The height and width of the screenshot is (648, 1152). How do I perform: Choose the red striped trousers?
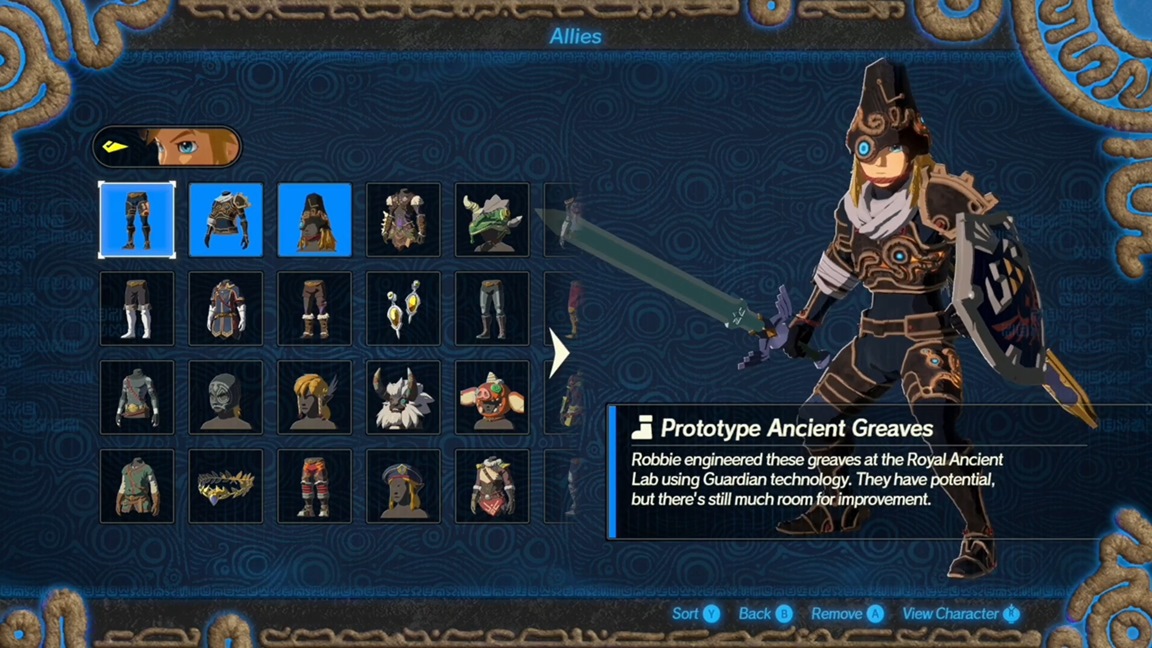point(315,486)
